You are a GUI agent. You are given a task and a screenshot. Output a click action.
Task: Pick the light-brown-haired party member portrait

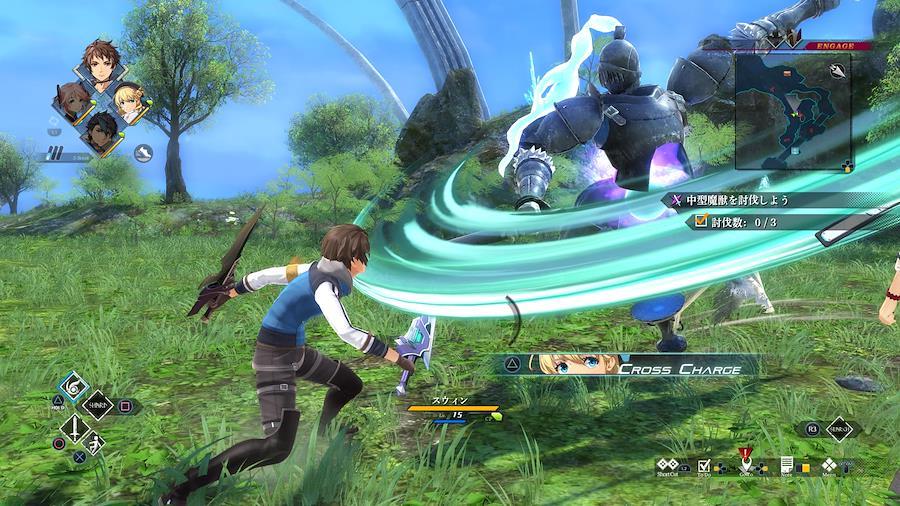pyautogui.click(x=71, y=102)
